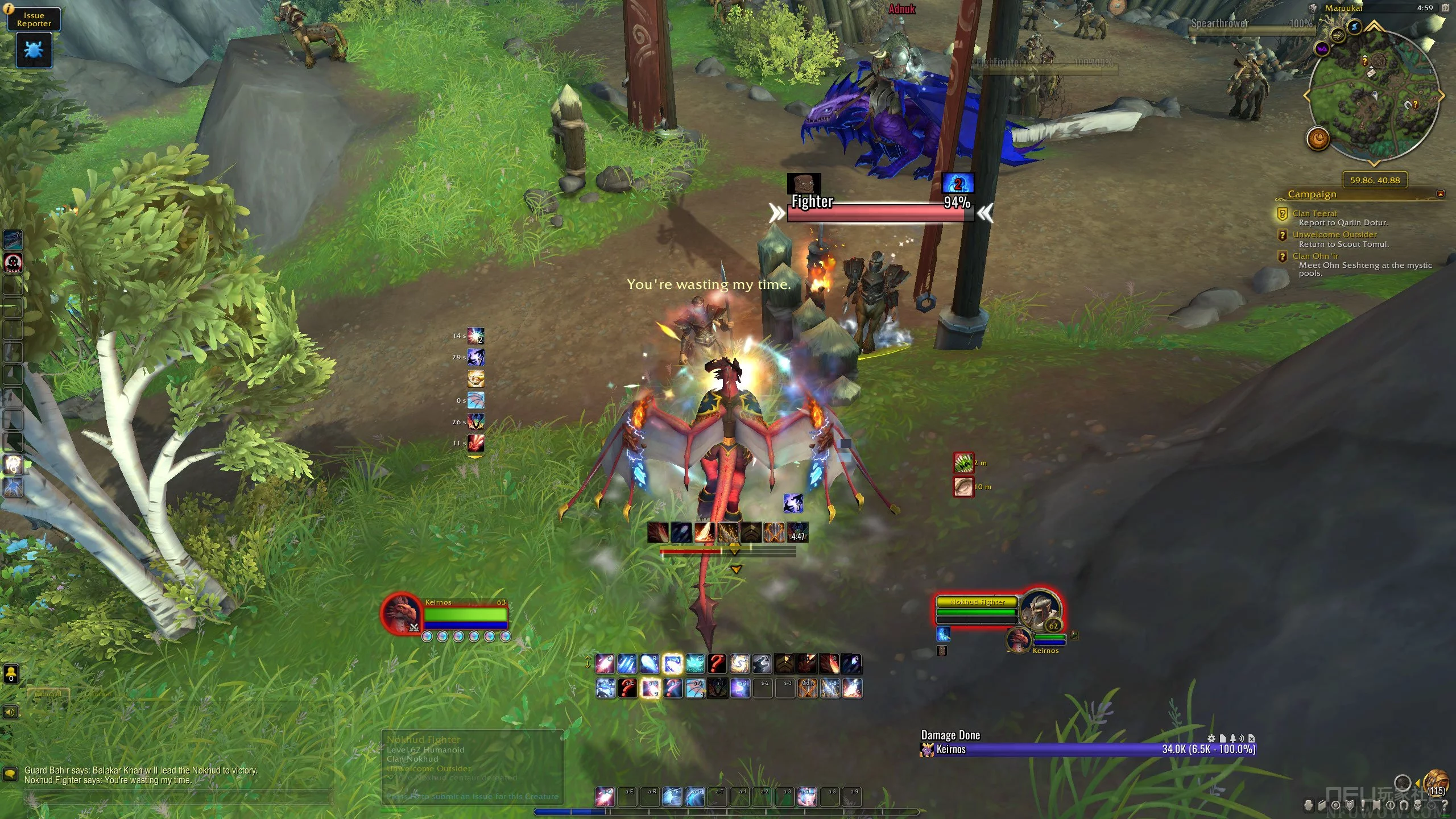Click the circular minimap
The width and height of the screenshot is (1456, 819).
(x=1374, y=96)
